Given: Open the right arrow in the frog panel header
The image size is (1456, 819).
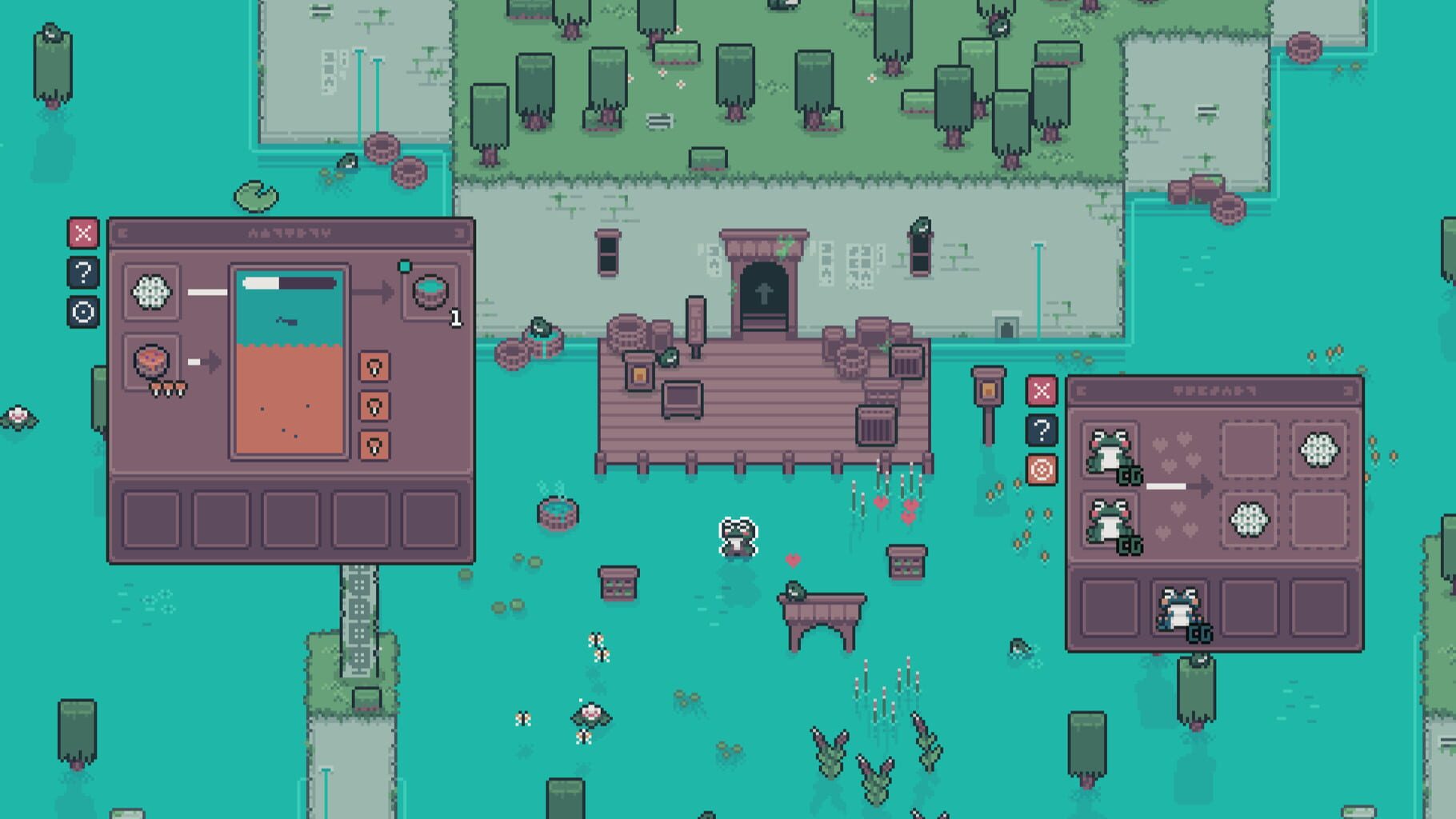Looking at the screenshot, I should [1348, 390].
